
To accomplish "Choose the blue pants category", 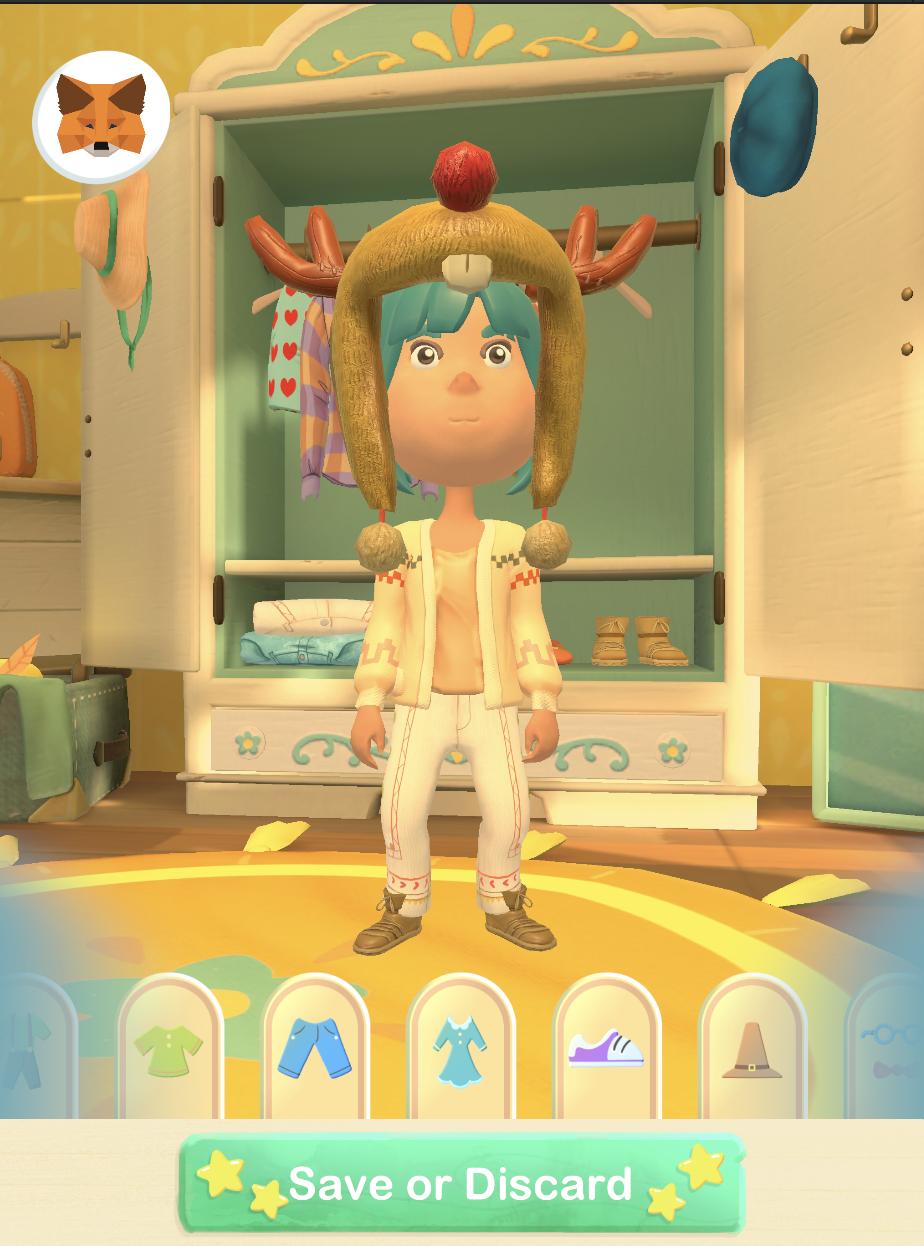I will pyautogui.click(x=315, y=1049).
